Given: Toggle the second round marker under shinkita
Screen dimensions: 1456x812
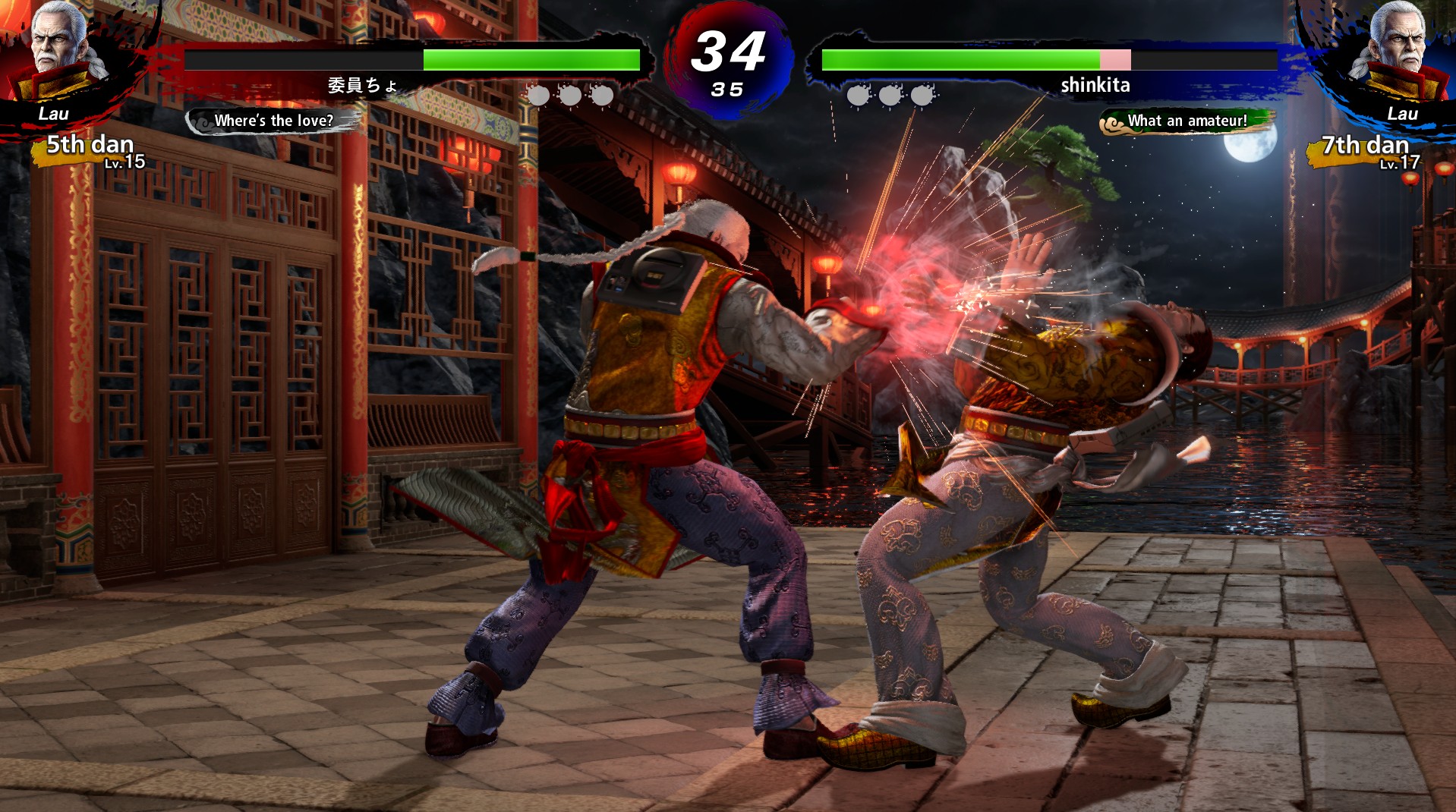Looking at the screenshot, I should 890,95.
